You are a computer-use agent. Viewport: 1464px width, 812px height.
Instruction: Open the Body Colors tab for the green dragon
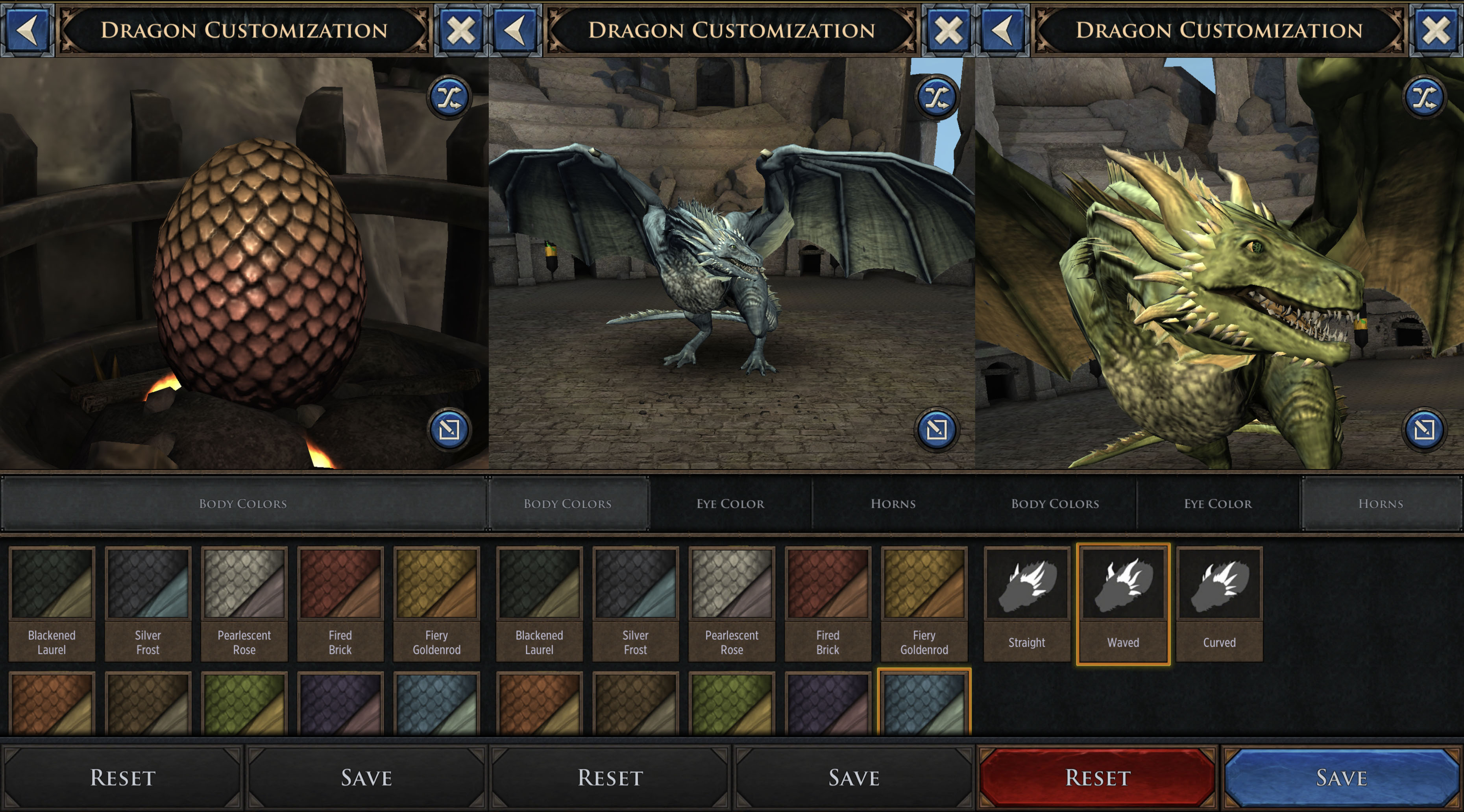coord(1055,504)
